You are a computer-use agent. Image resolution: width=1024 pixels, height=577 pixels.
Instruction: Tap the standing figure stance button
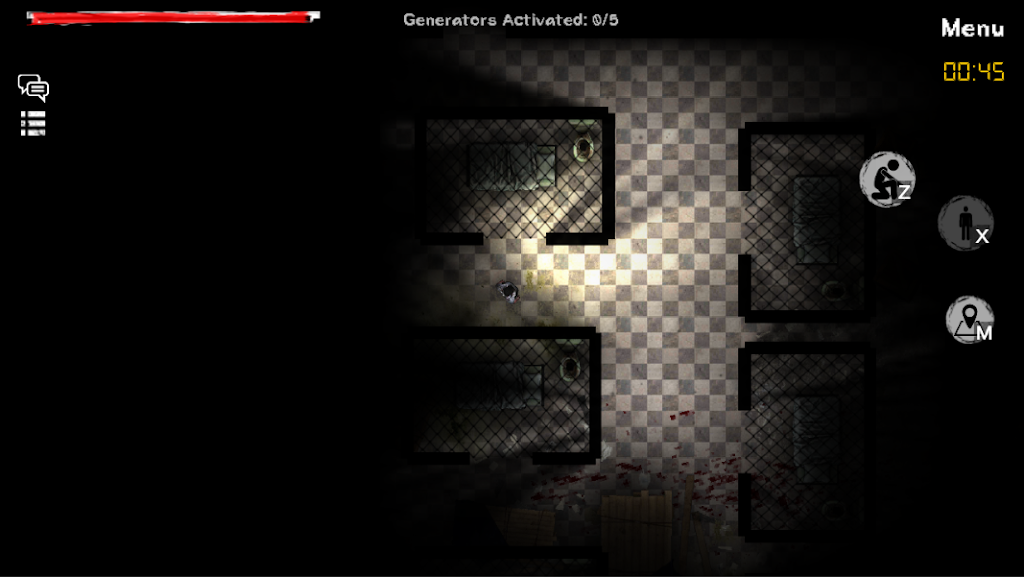tap(965, 223)
